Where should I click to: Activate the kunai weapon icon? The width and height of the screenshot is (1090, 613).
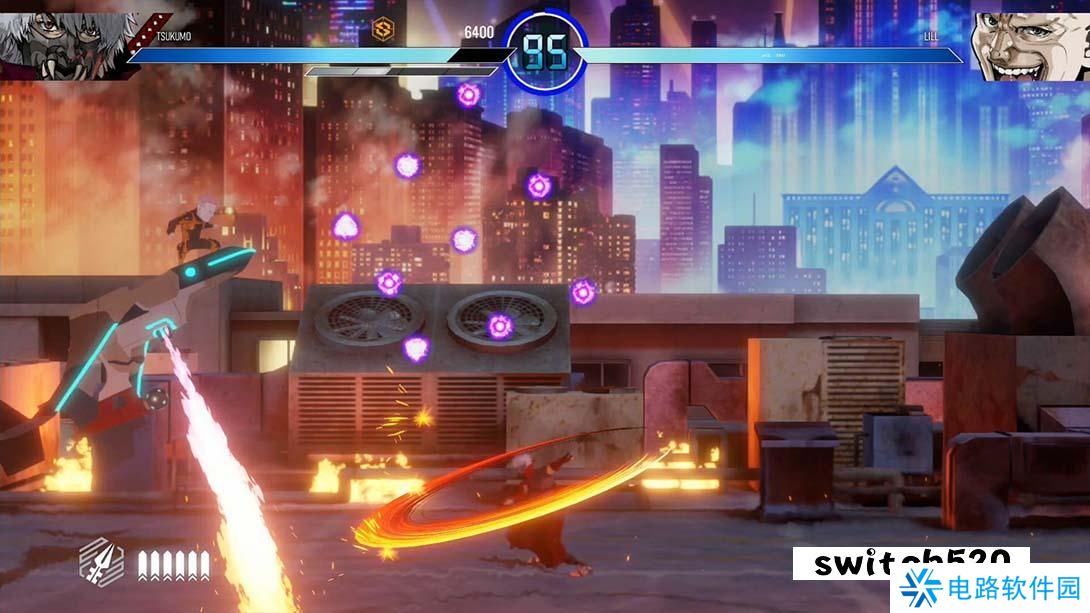pyautogui.click(x=101, y=562)
